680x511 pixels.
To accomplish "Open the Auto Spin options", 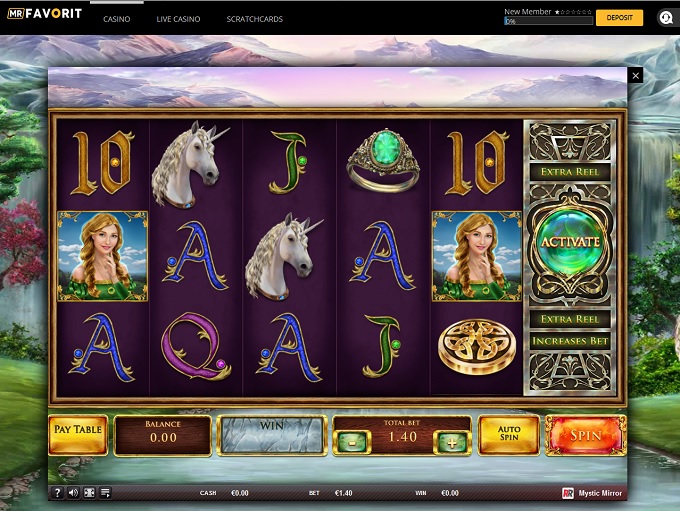I will [509, 436].
